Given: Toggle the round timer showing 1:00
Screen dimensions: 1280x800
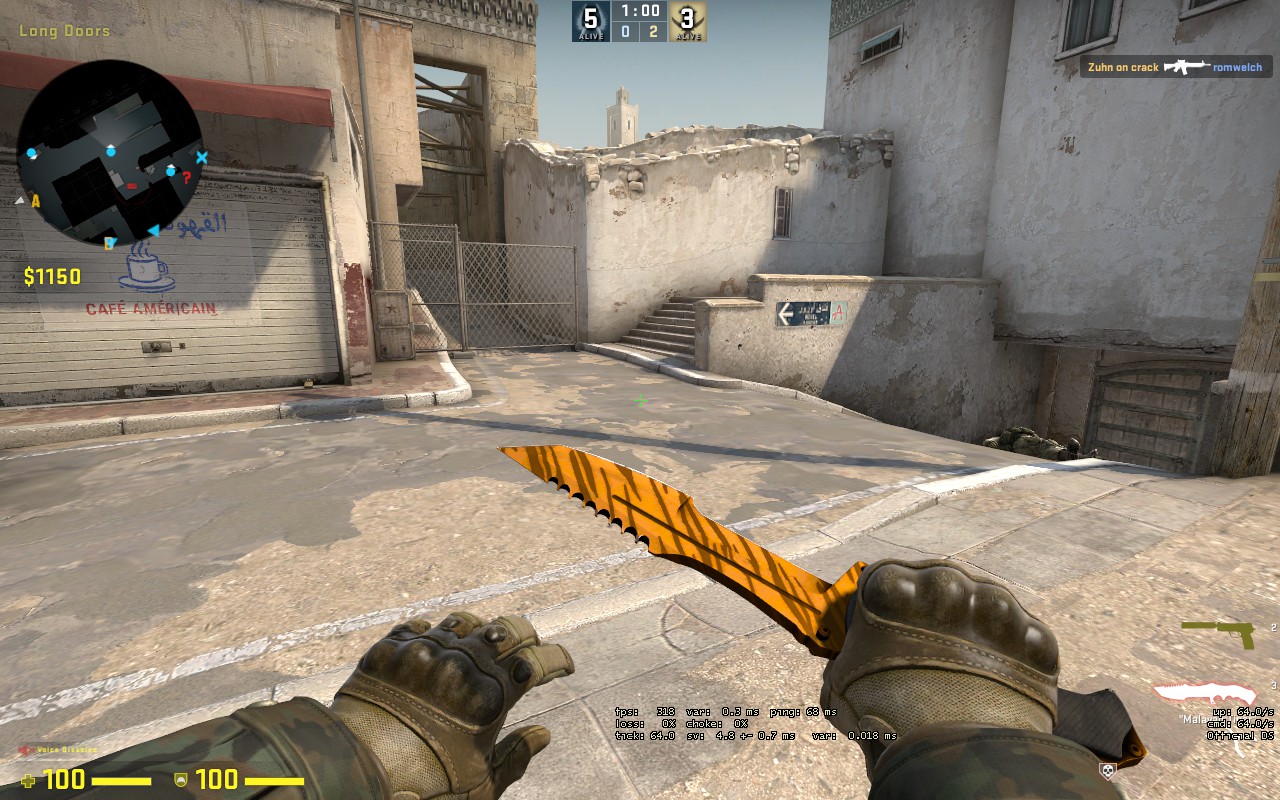Looking at the screenshot, I should (638, 13).
